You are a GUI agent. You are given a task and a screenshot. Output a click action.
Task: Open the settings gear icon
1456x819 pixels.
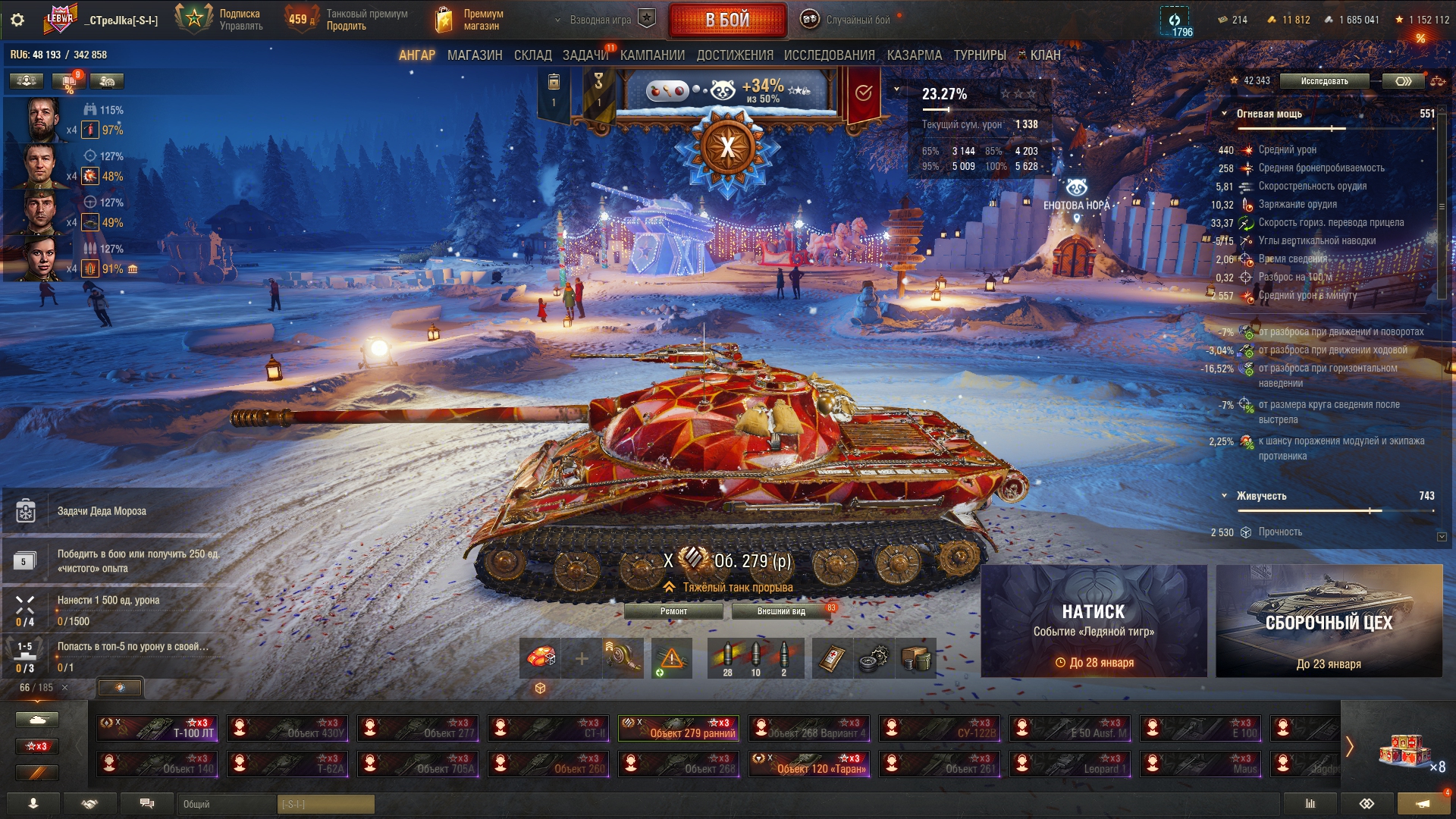click(17, 20)
